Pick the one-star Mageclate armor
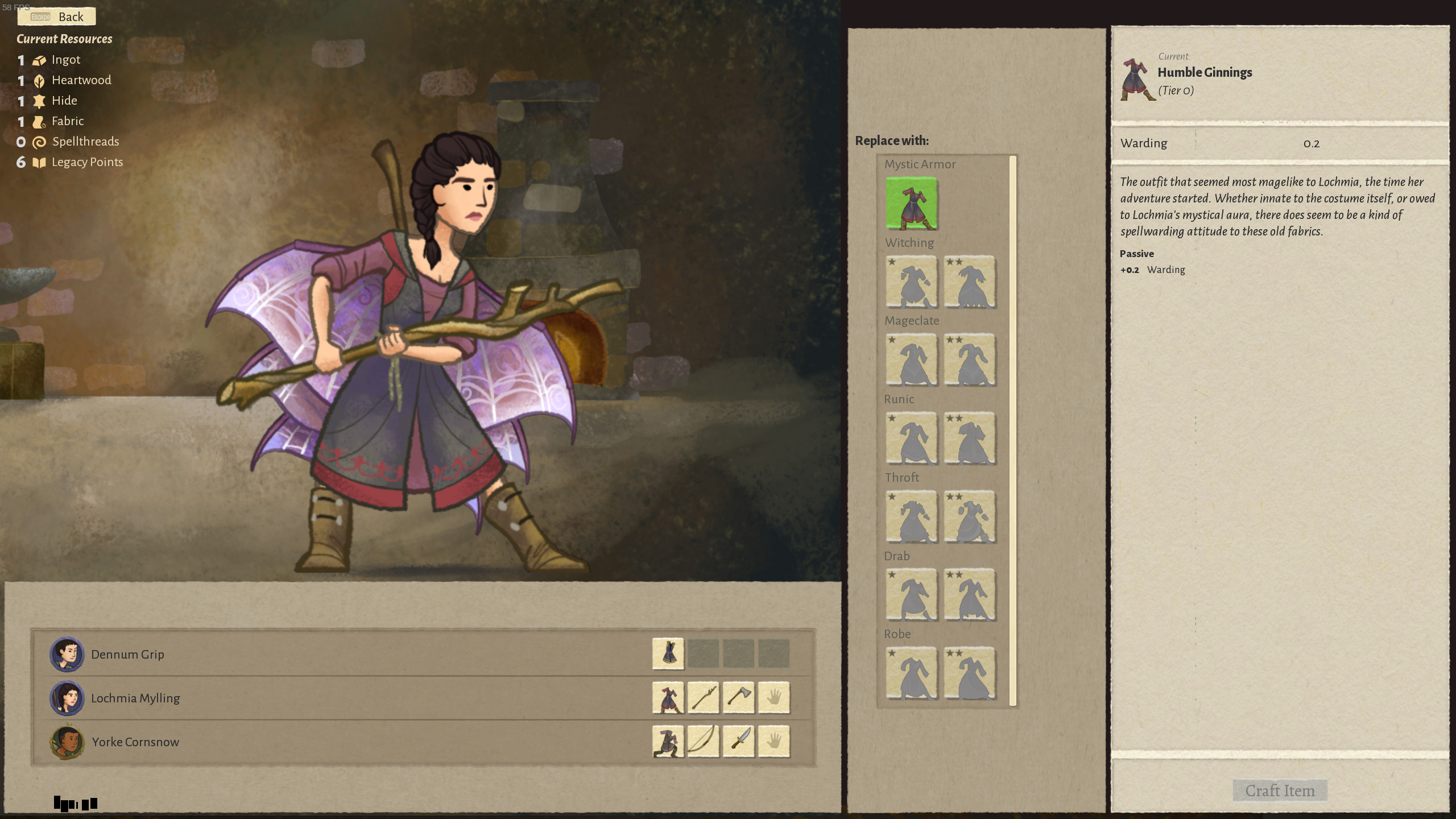The height and width of the screenshot is (819, 1456). click(x=911, y=360)
